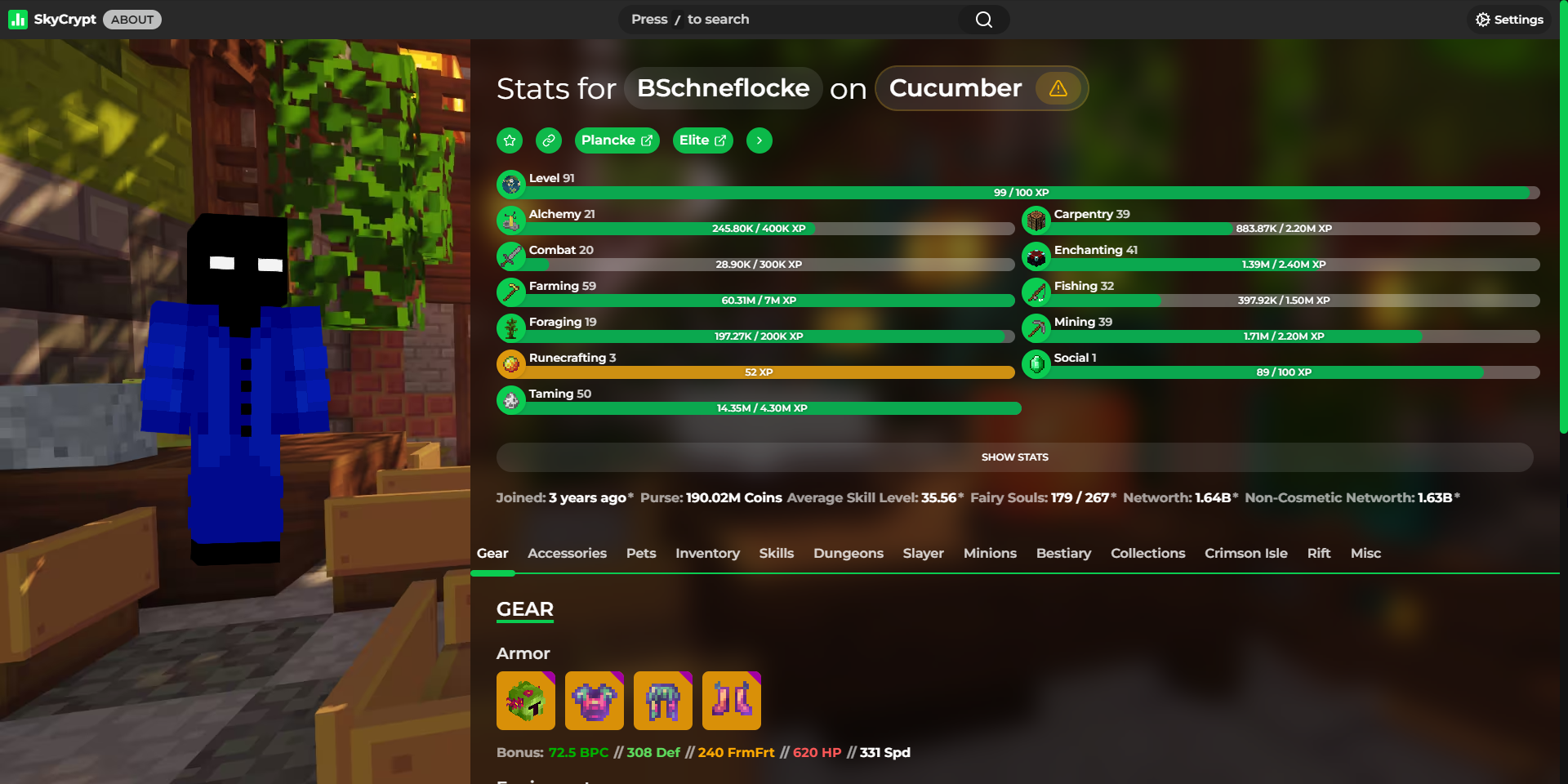Expand more links via the green chevron button
Viewport: 1568px width, 784px height.
759,140
